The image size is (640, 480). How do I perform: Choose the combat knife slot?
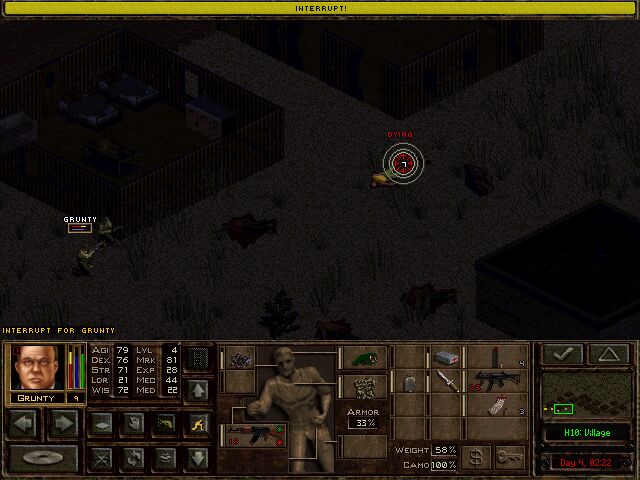[x=447, y=381]
